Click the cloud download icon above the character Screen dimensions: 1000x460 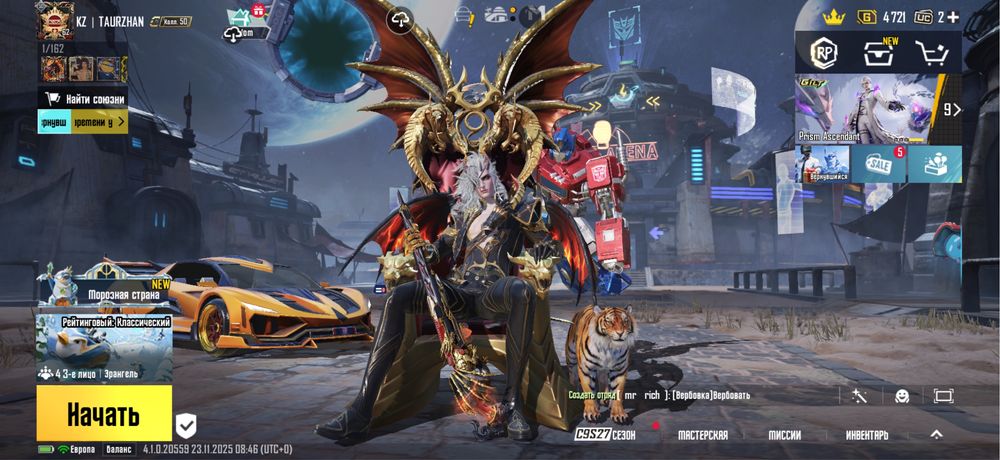400,20
